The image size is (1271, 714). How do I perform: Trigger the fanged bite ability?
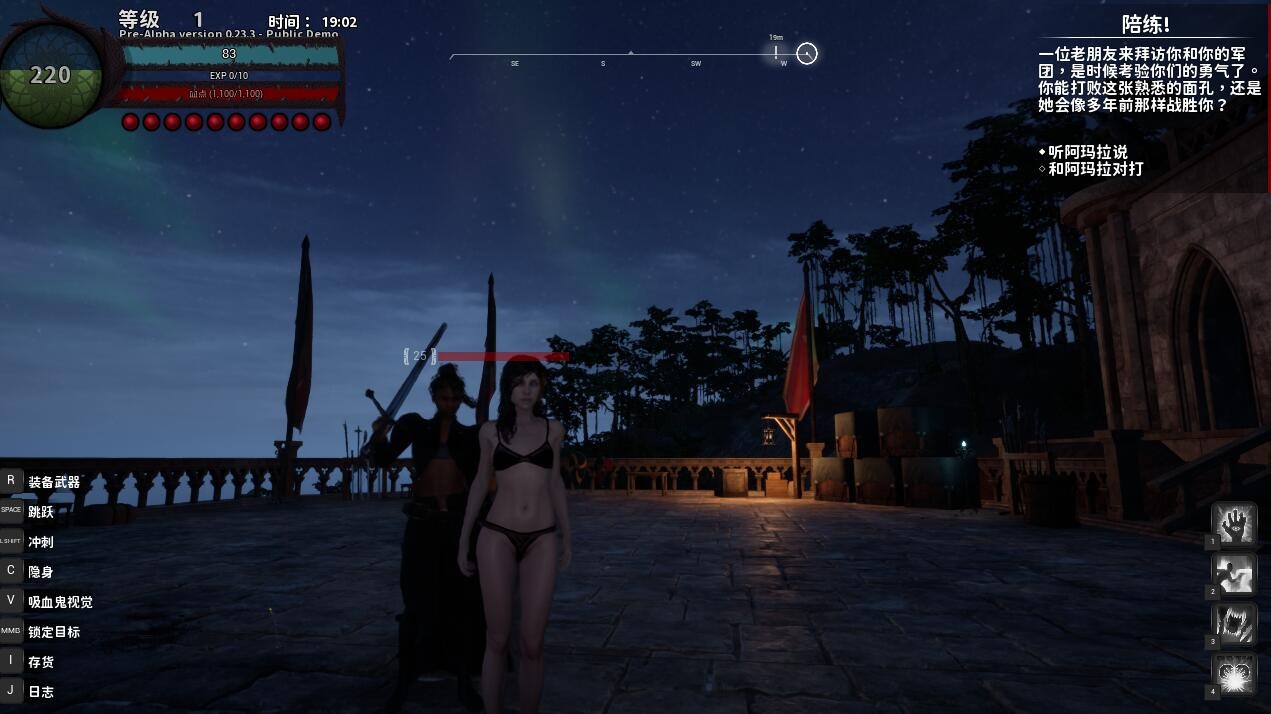coord(1234,625)
